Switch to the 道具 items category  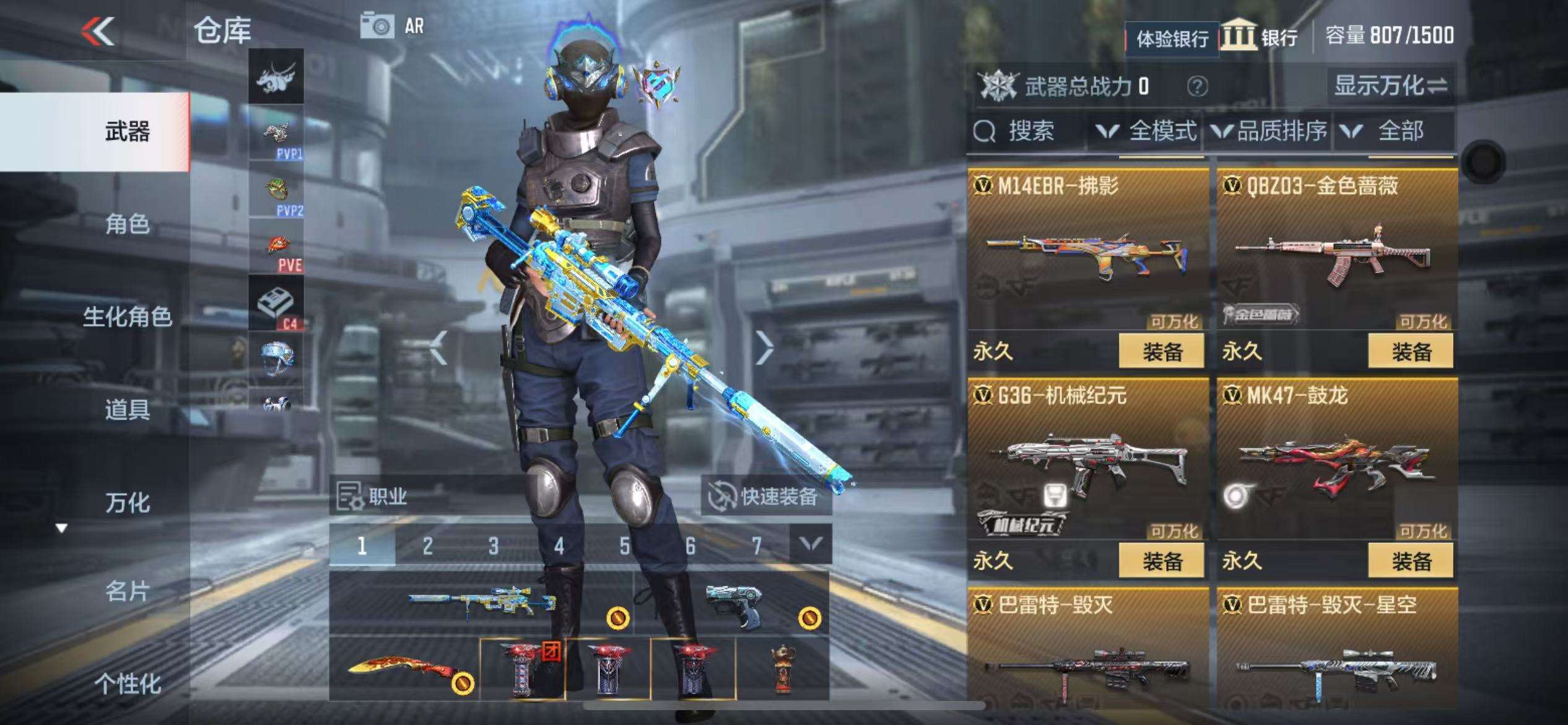click(127, 410)
